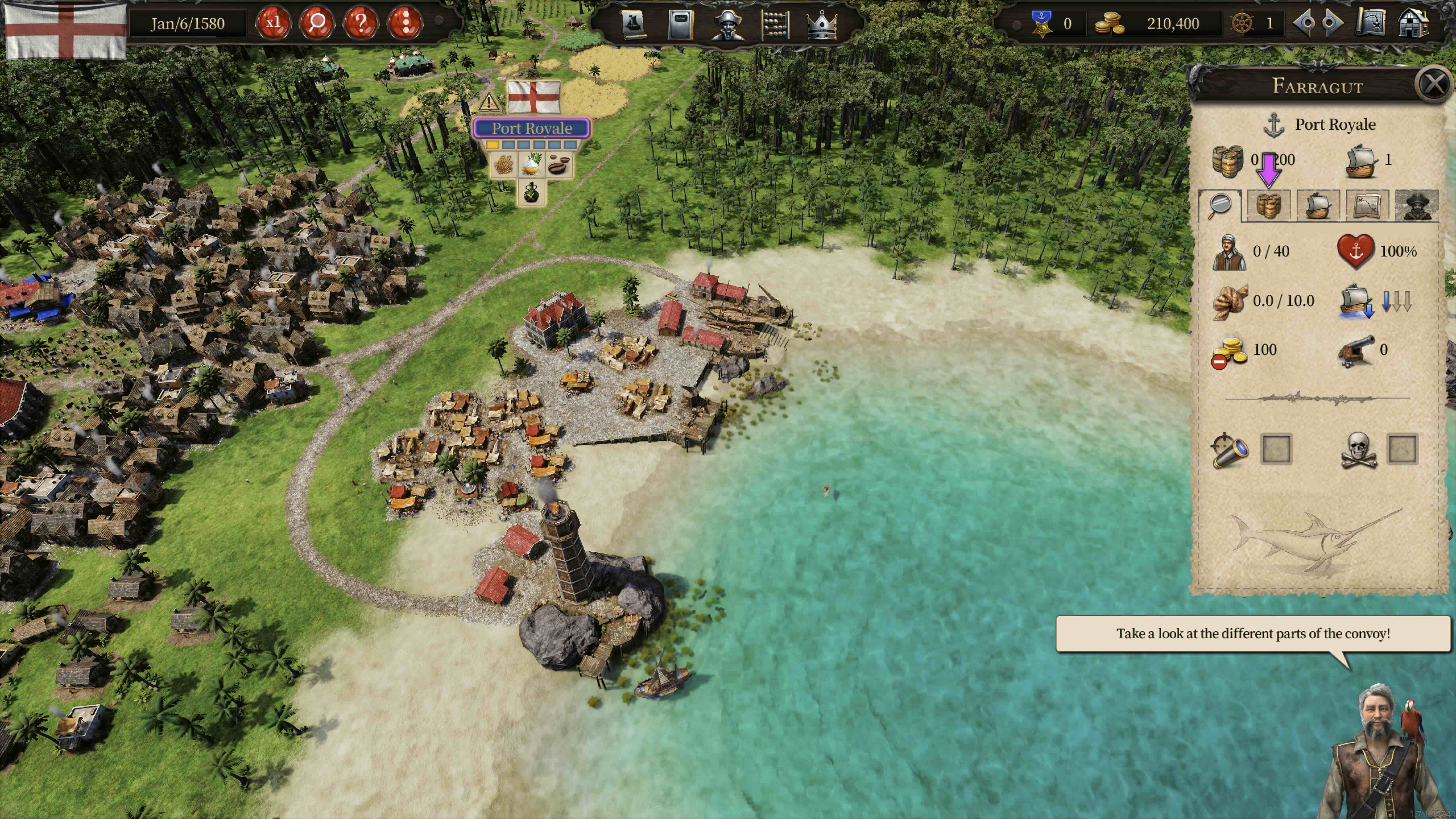Viewport: 1456px width, 819px height.
Task: Toggle x1 game speed button
Action: click(x=274, y=23)
